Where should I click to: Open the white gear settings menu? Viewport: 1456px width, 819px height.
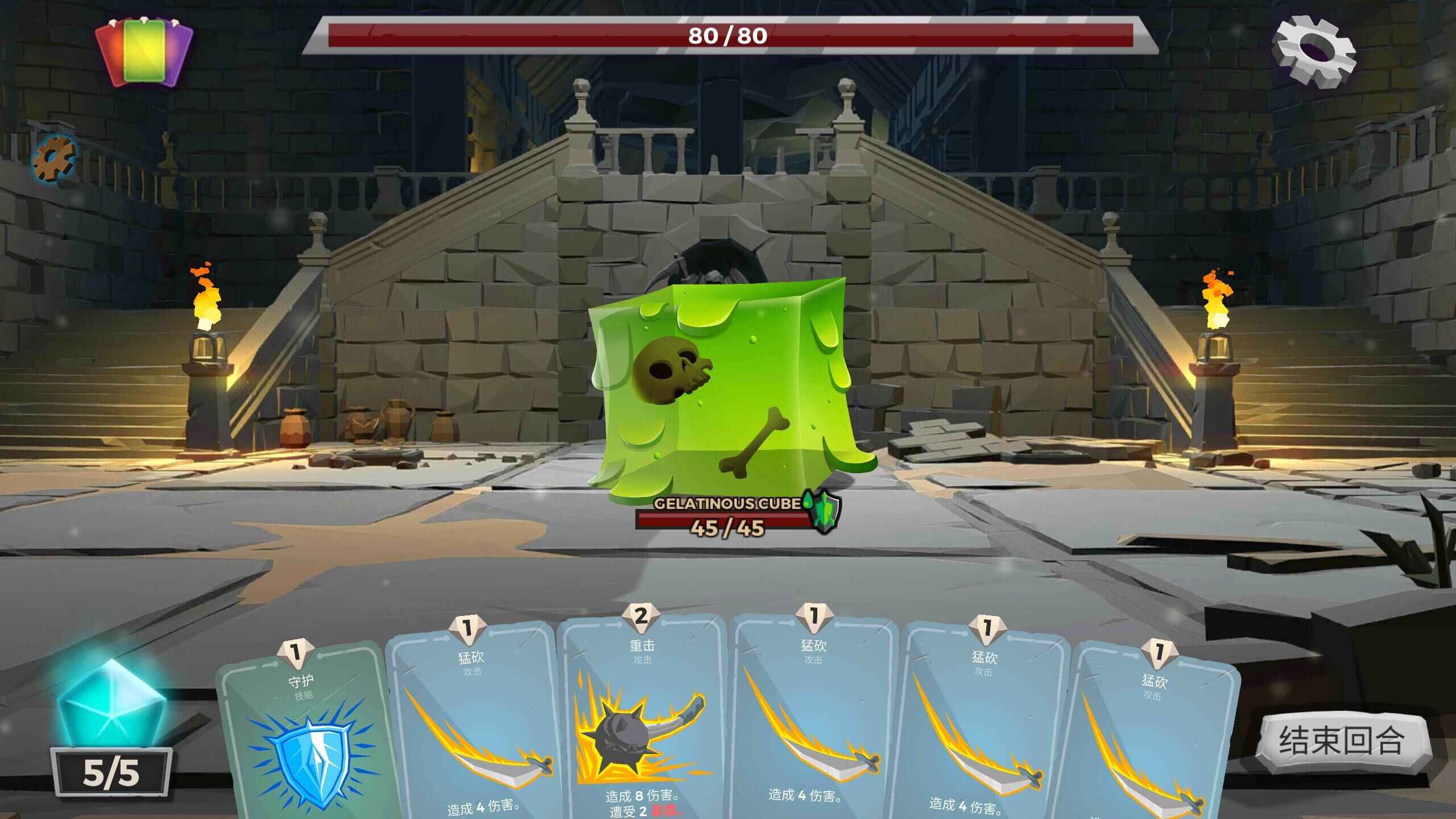pos(1314,51)
